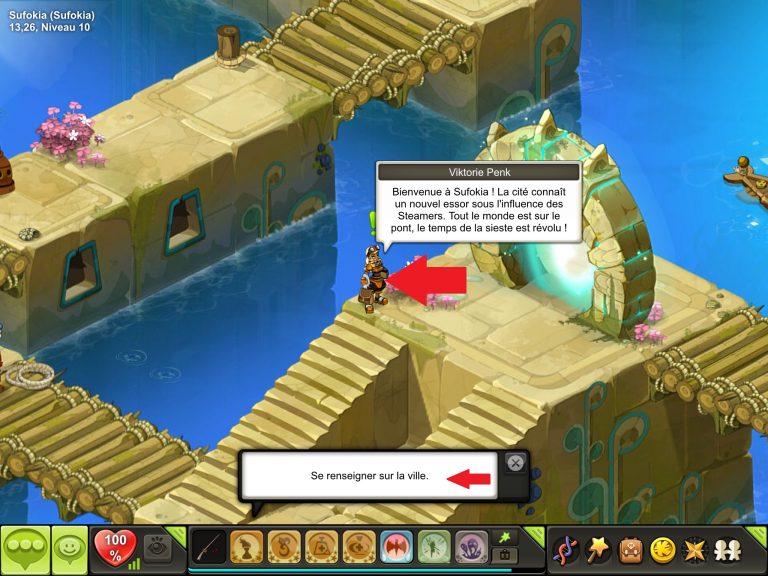768x576 pixels.
Task: Open the DNA helix characteristics menu
Action: [x=568, y=549]
